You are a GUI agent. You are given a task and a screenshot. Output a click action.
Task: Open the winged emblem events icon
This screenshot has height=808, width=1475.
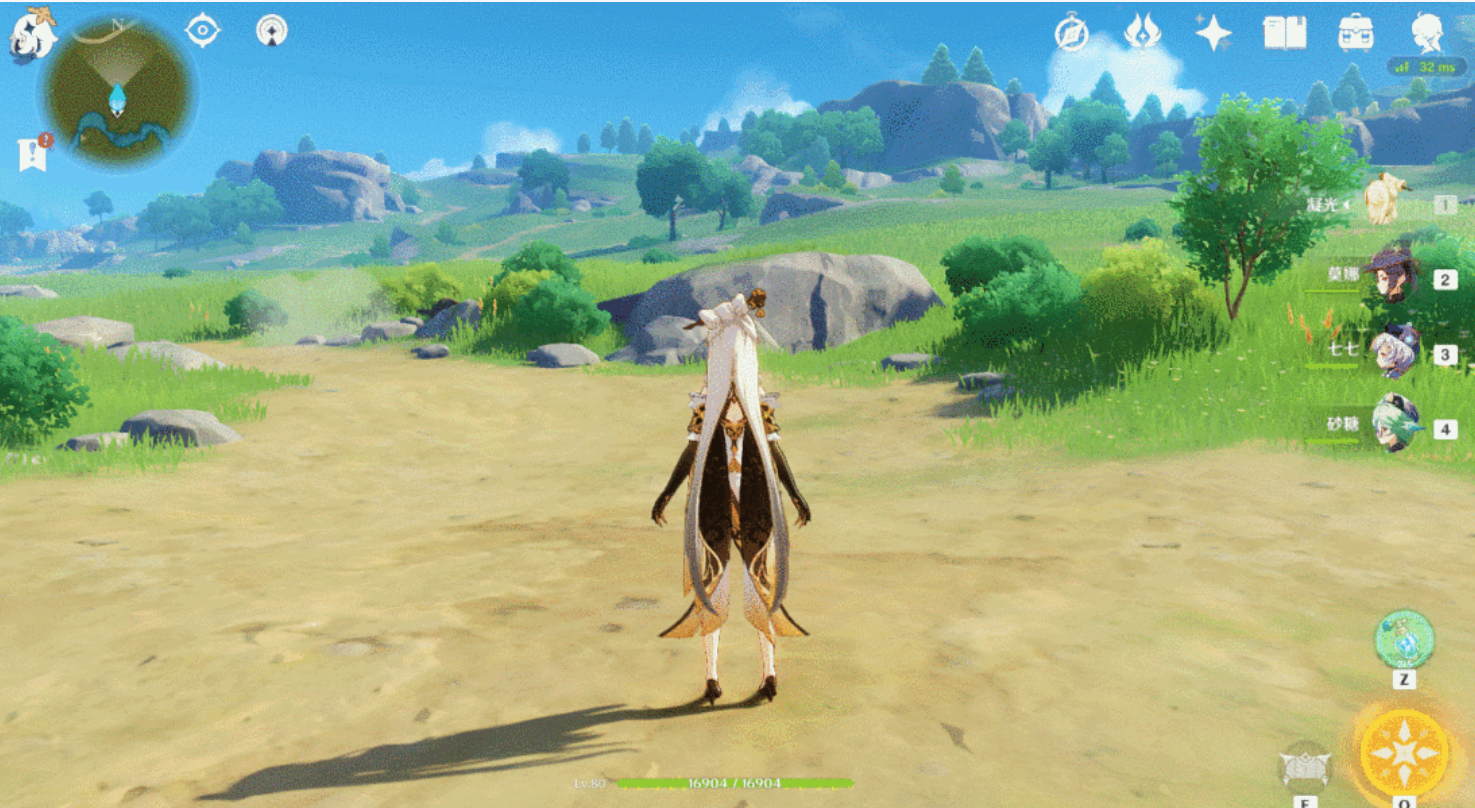1142,33
